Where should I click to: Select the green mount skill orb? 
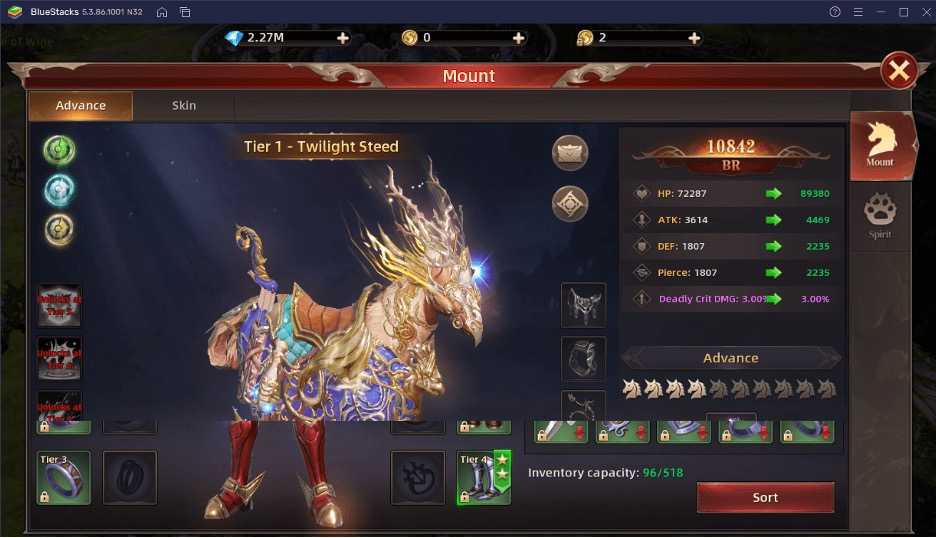[x=60, y=150]
